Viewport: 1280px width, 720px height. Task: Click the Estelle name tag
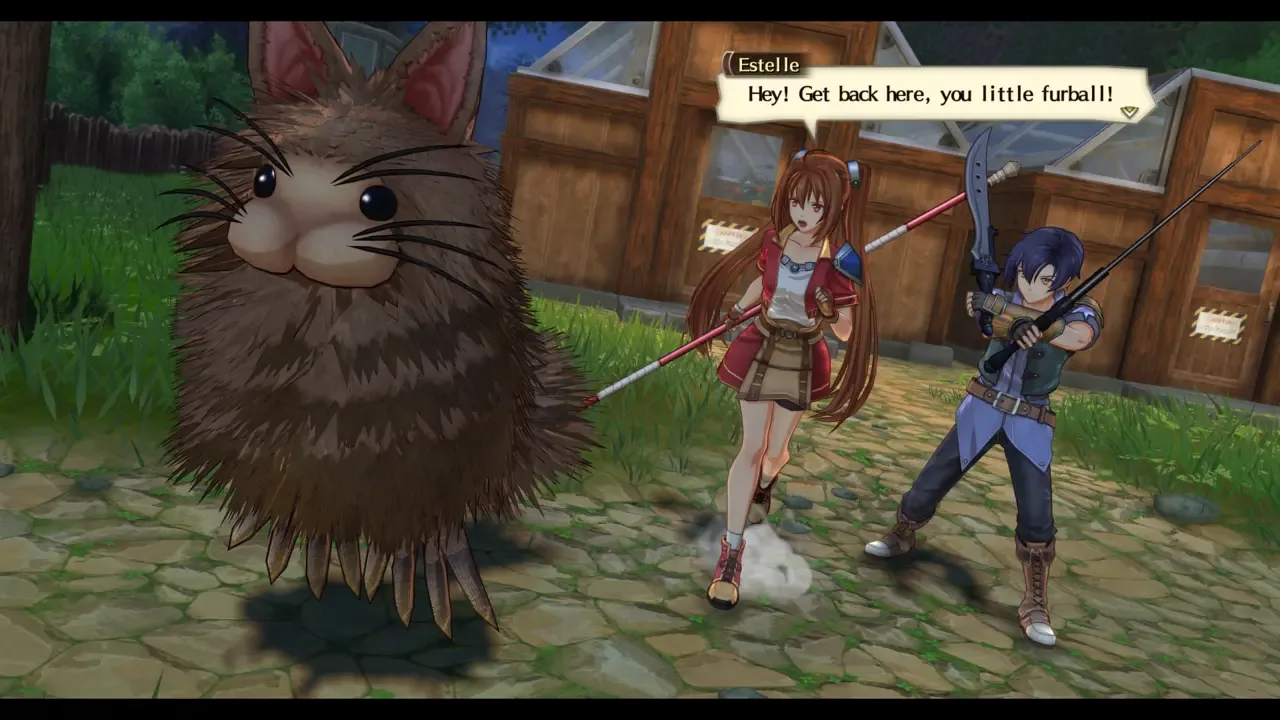coord(767,65)
